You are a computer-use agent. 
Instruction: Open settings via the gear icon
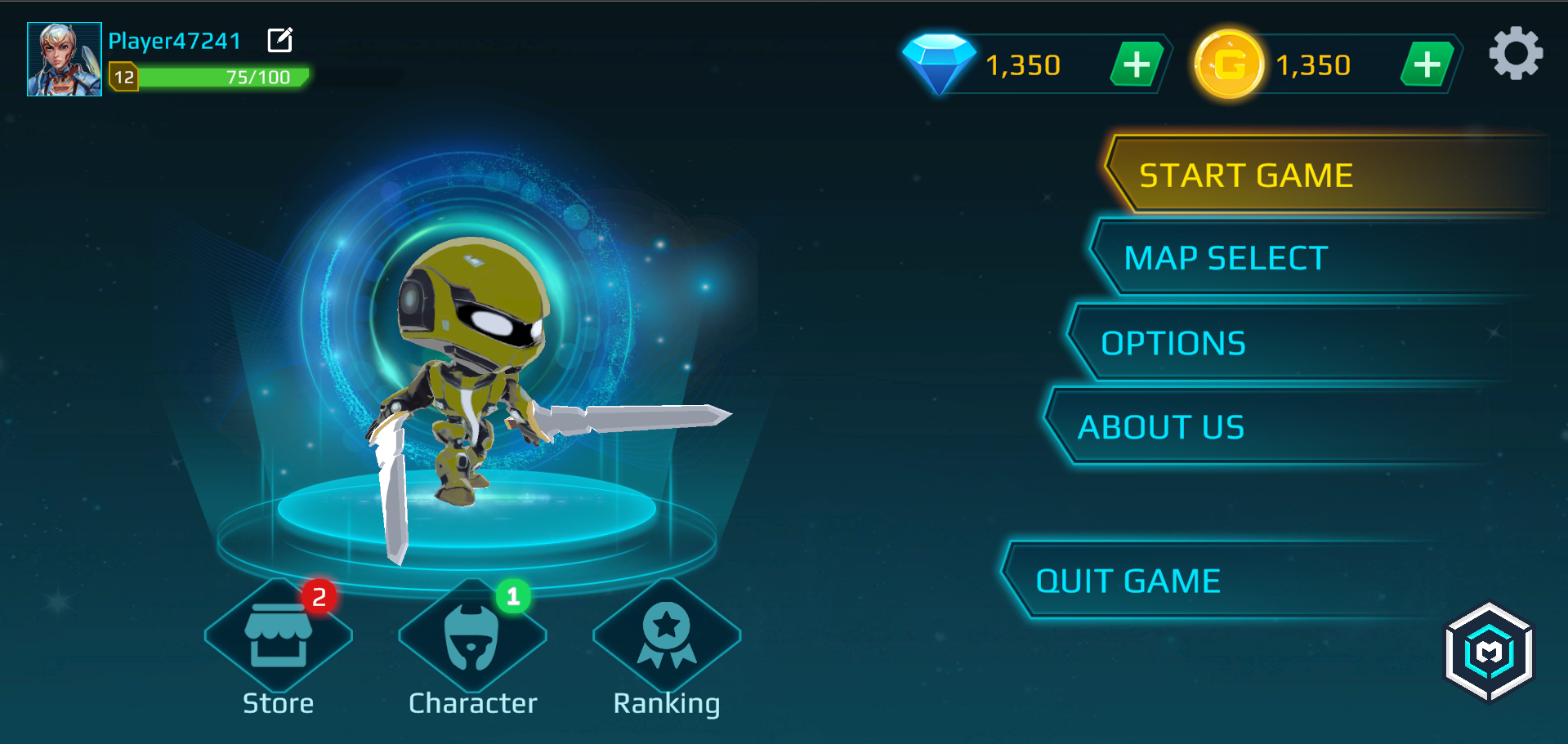tap(1517, 53)
